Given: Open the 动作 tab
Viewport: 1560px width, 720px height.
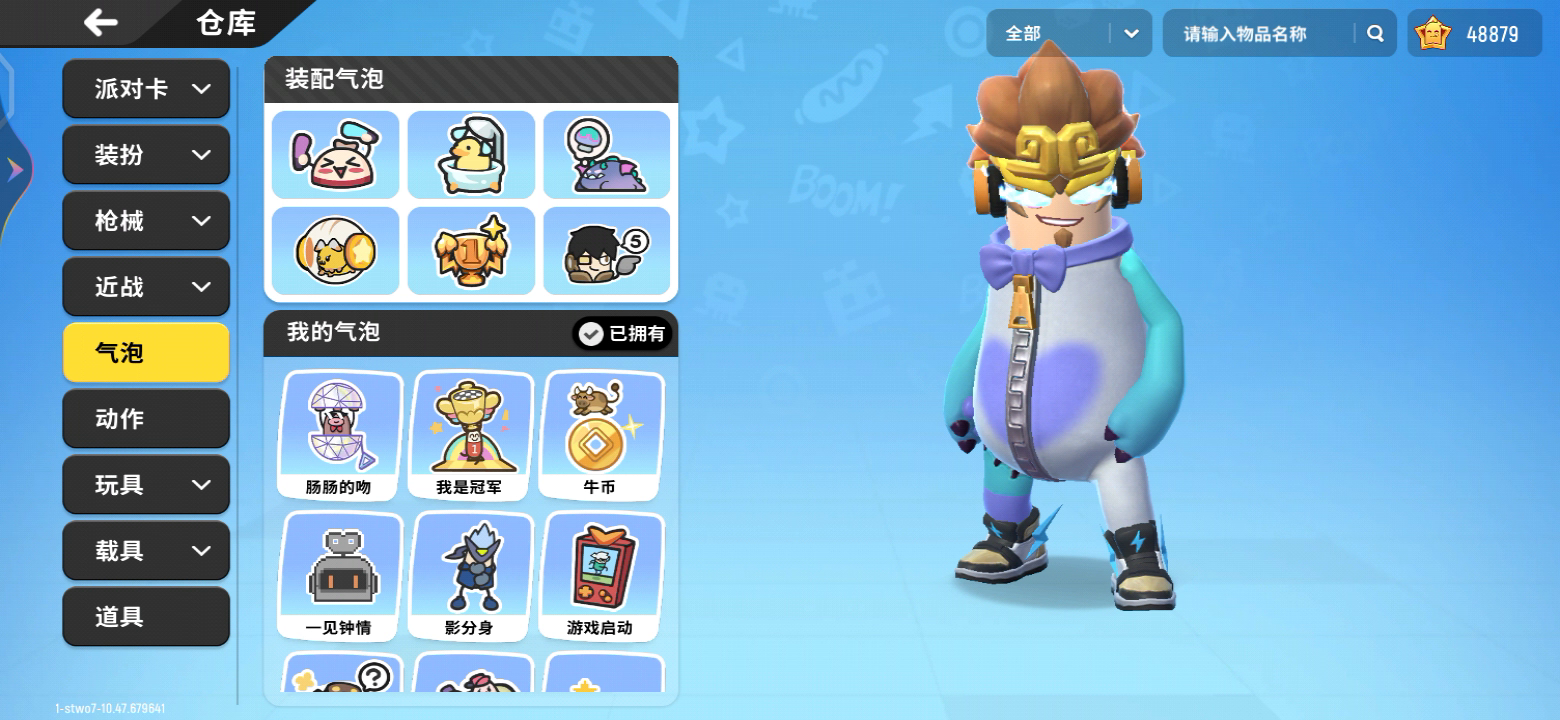Looking at the screenshot, I should pos(146,419).
